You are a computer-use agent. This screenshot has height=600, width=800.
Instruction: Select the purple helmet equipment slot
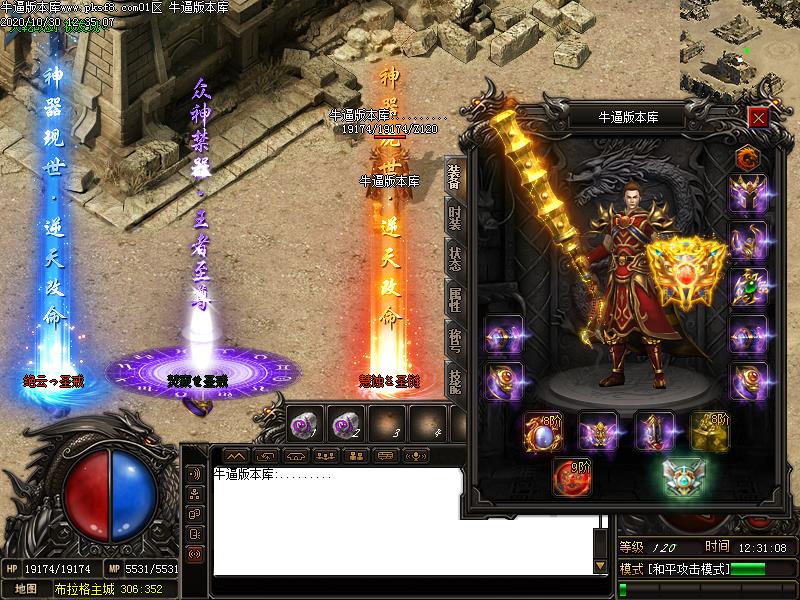pos(747,193)
